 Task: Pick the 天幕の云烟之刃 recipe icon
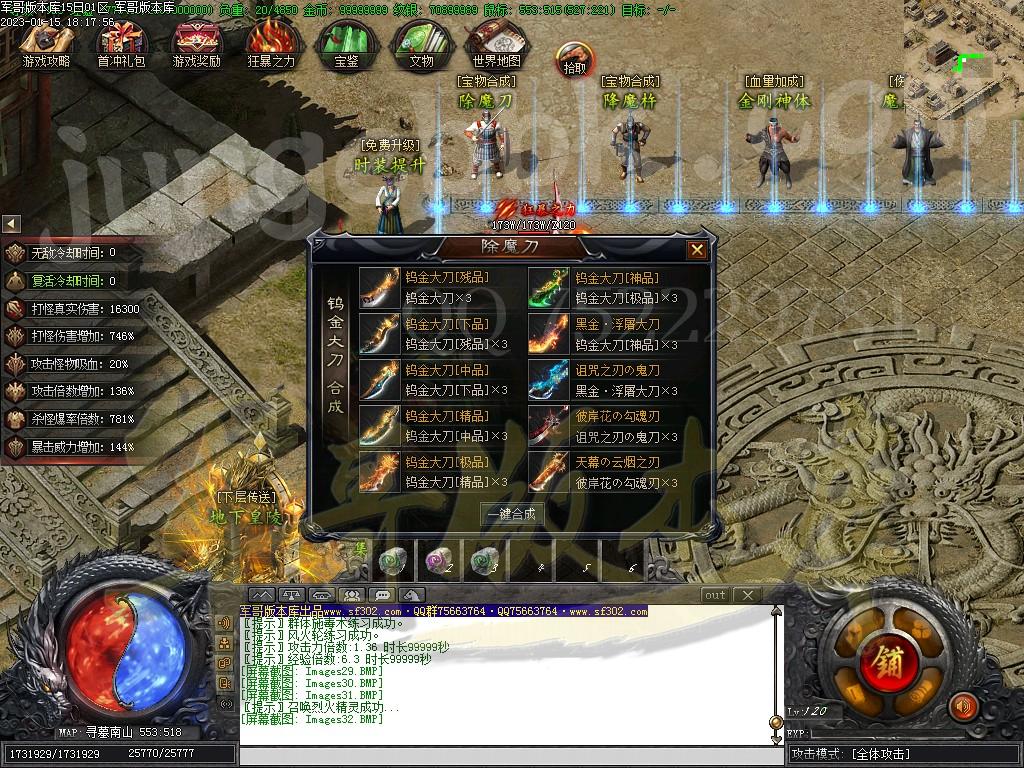coord(549,471)
